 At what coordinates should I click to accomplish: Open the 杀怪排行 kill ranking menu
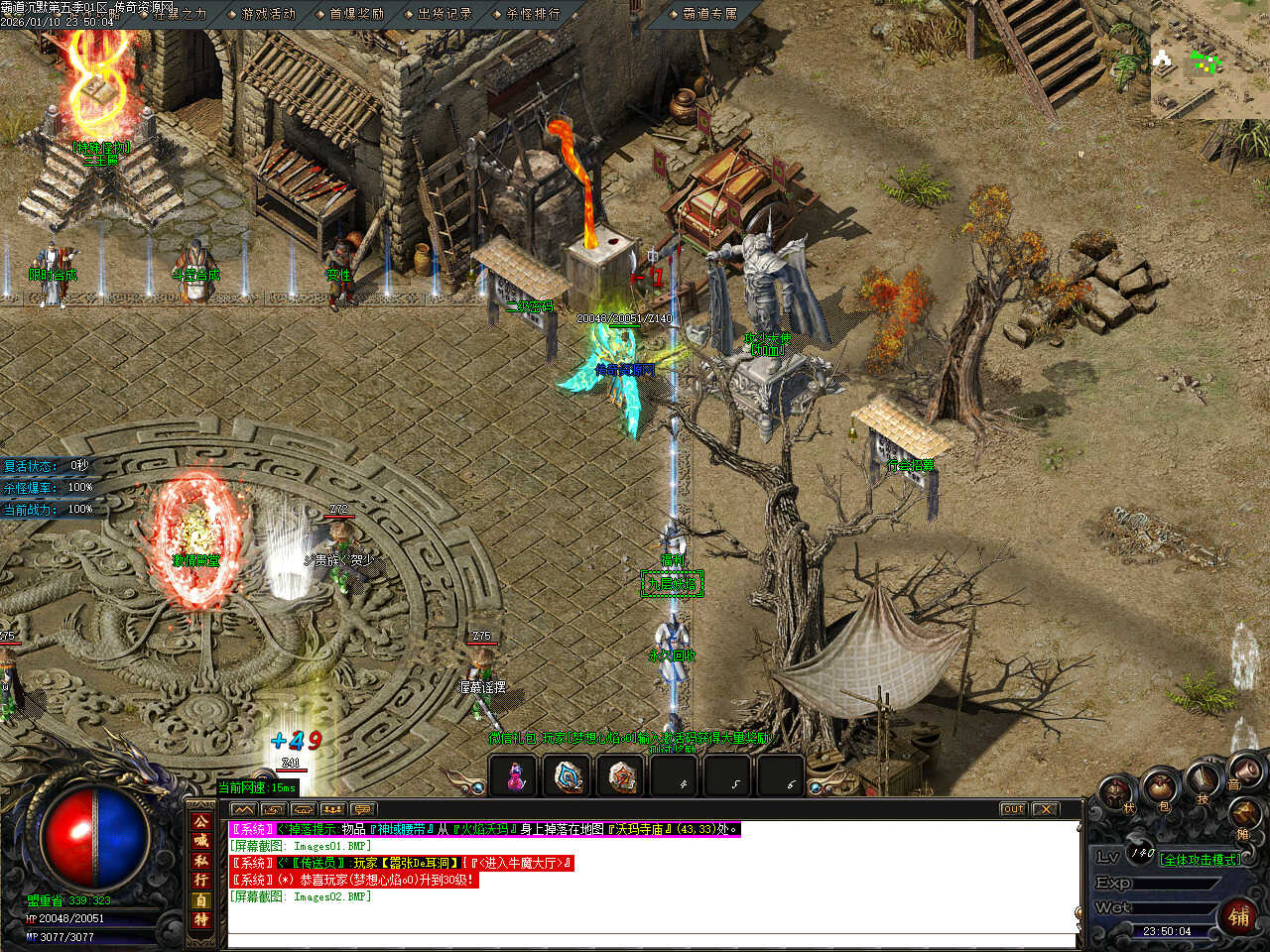pos(533,14)
